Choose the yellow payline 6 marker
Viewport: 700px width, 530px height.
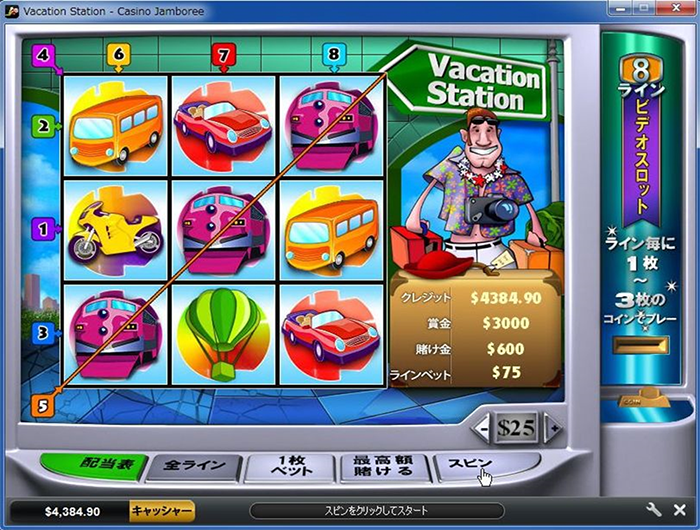pos(118,54)
